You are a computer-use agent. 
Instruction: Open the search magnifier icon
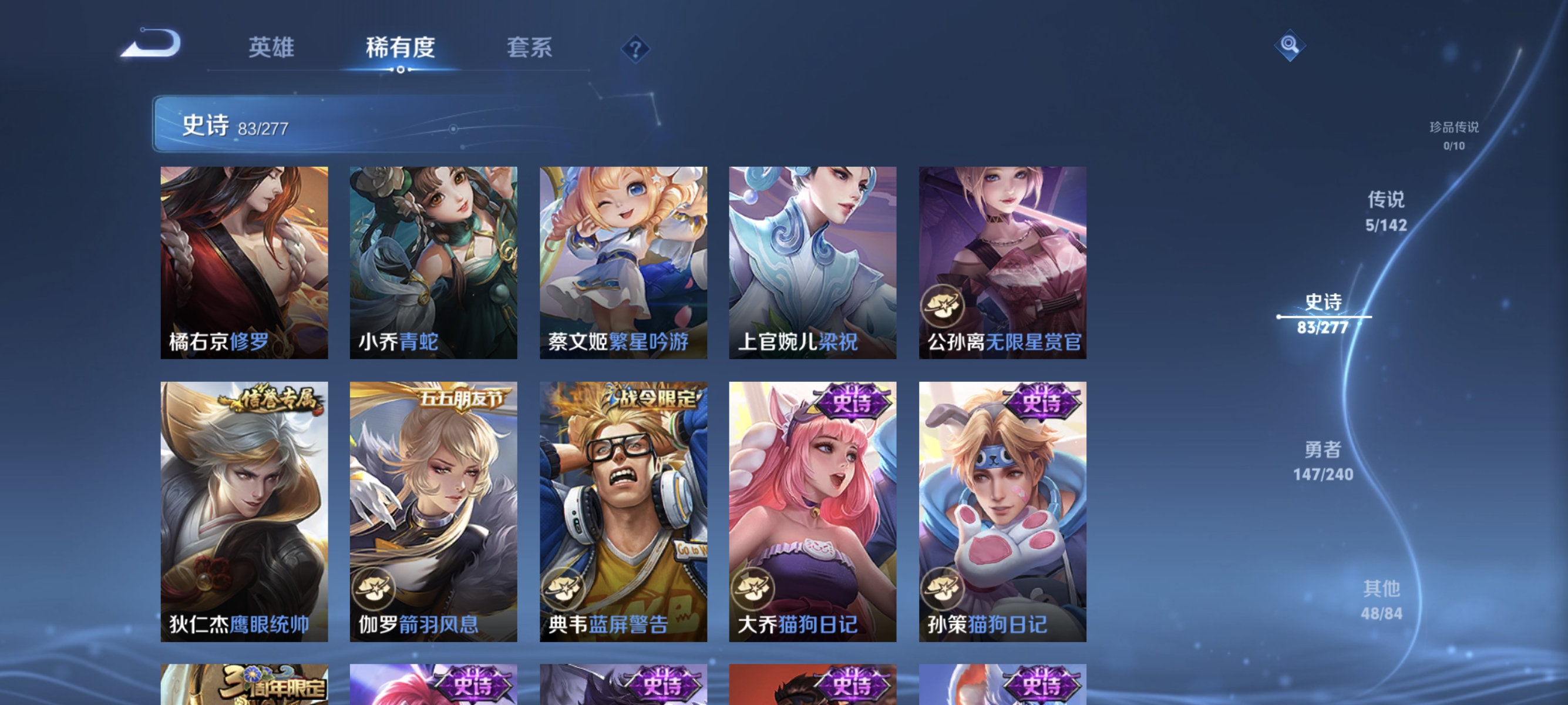pyautogui.click(x=1290, y=45)
